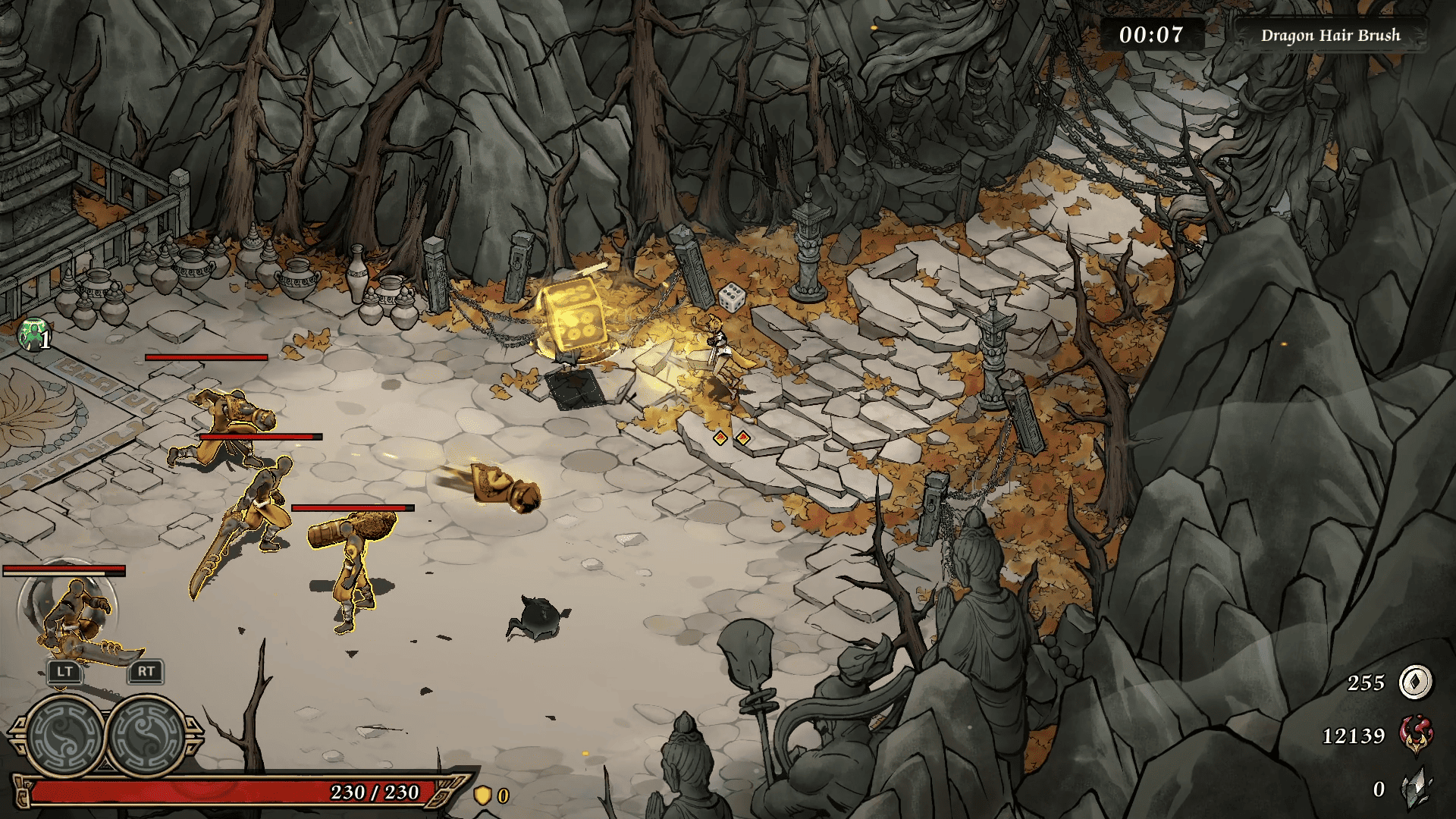Open the Dragon Hair Brush tracker
This screenshot has height=819, width=1456.
coord(1330,36)
